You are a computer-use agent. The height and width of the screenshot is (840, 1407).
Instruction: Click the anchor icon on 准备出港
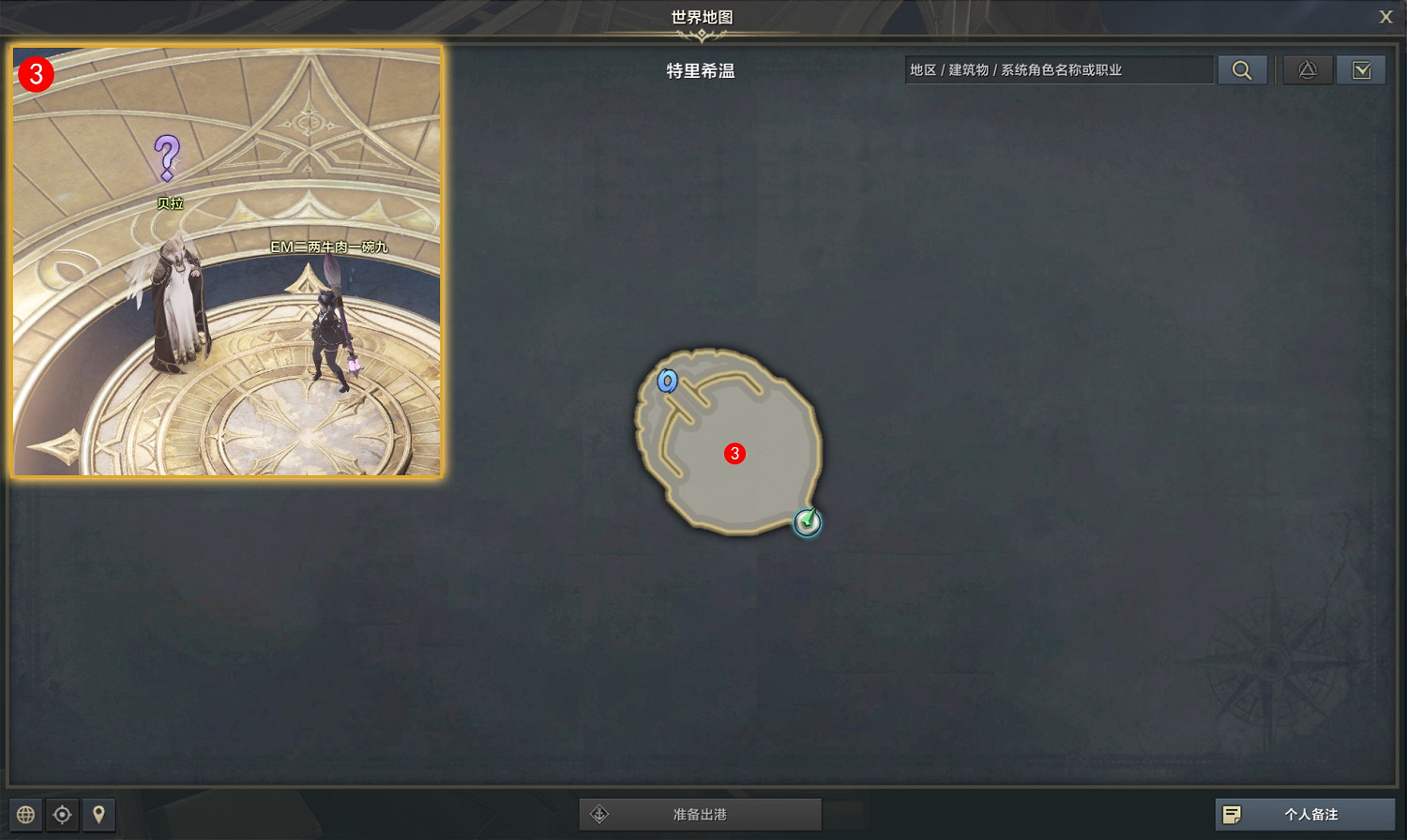pos(600,814)
